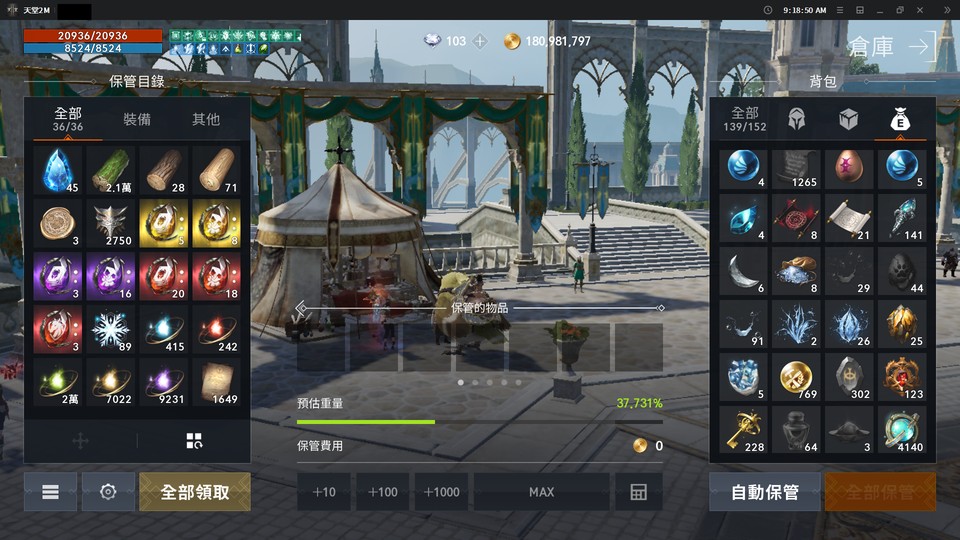Switch backpack to helmet equipment tab
960x540 pixels.
point(797,119)
